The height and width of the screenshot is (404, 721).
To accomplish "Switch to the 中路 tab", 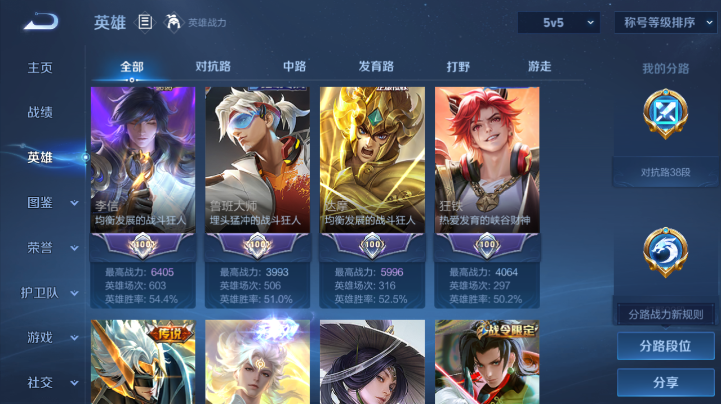I will (294, 67).
